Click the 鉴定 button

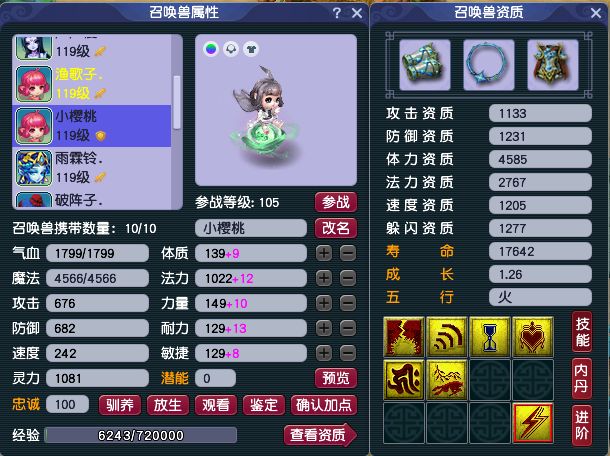click(x=263, y=405)
